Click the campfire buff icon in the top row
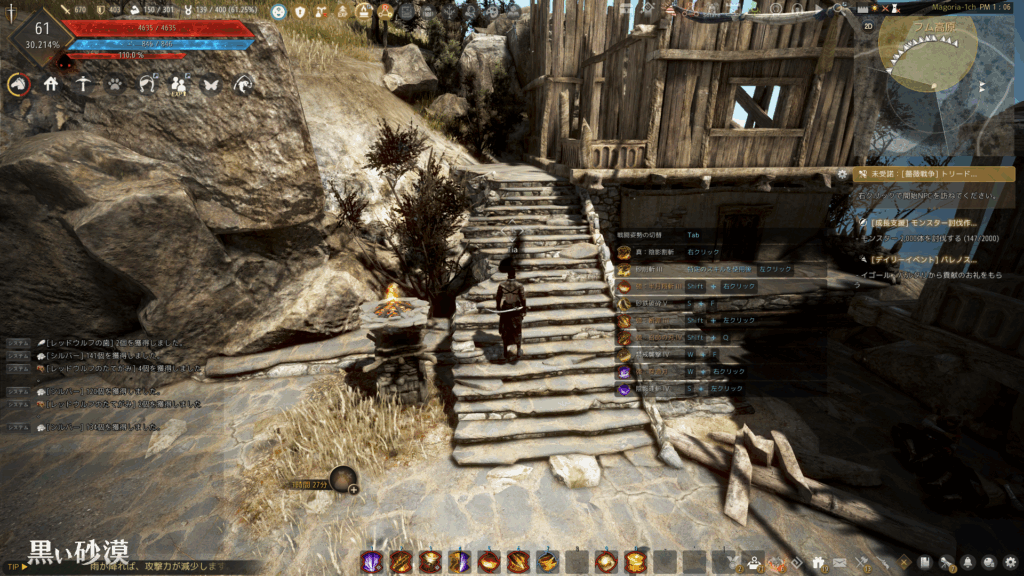The image size is (1024, 576). click(362, 12)
